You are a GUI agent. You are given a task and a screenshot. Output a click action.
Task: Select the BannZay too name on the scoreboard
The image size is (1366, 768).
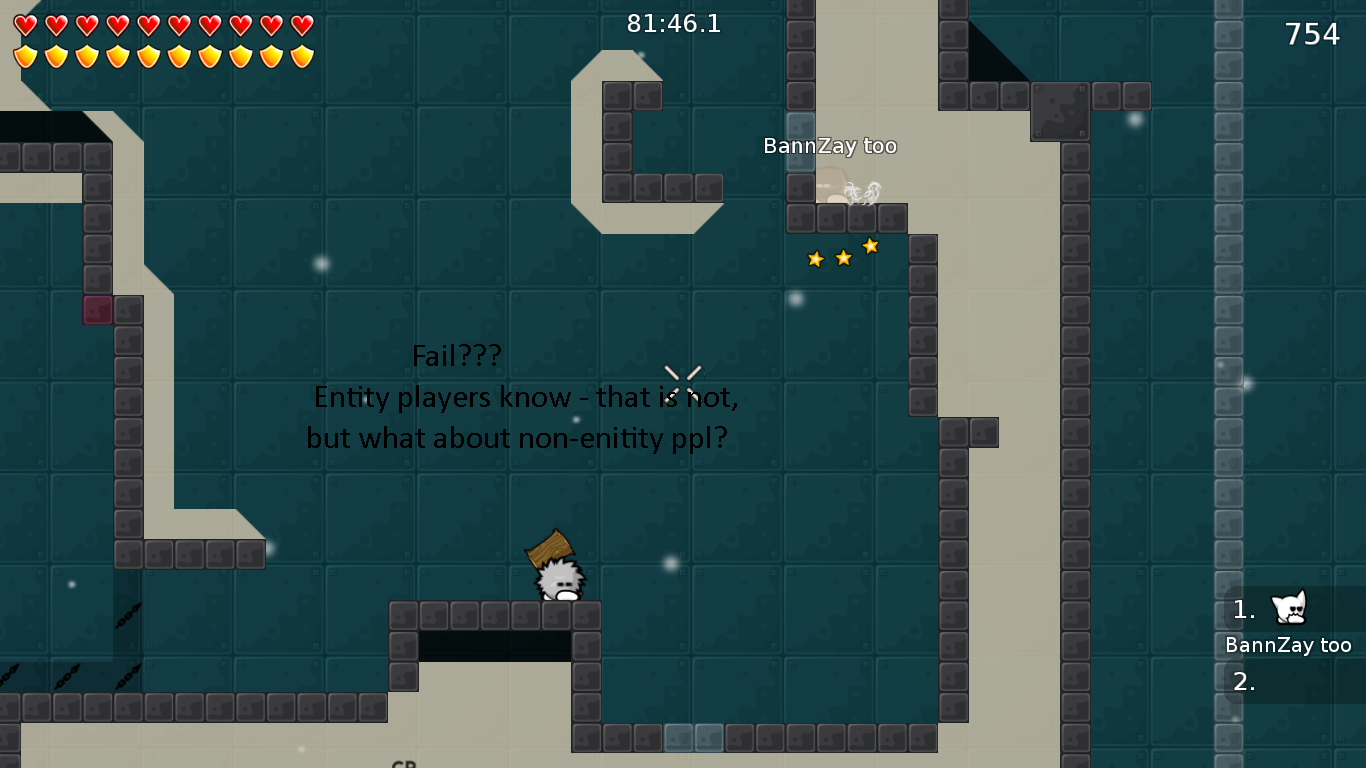[1288, 645]
